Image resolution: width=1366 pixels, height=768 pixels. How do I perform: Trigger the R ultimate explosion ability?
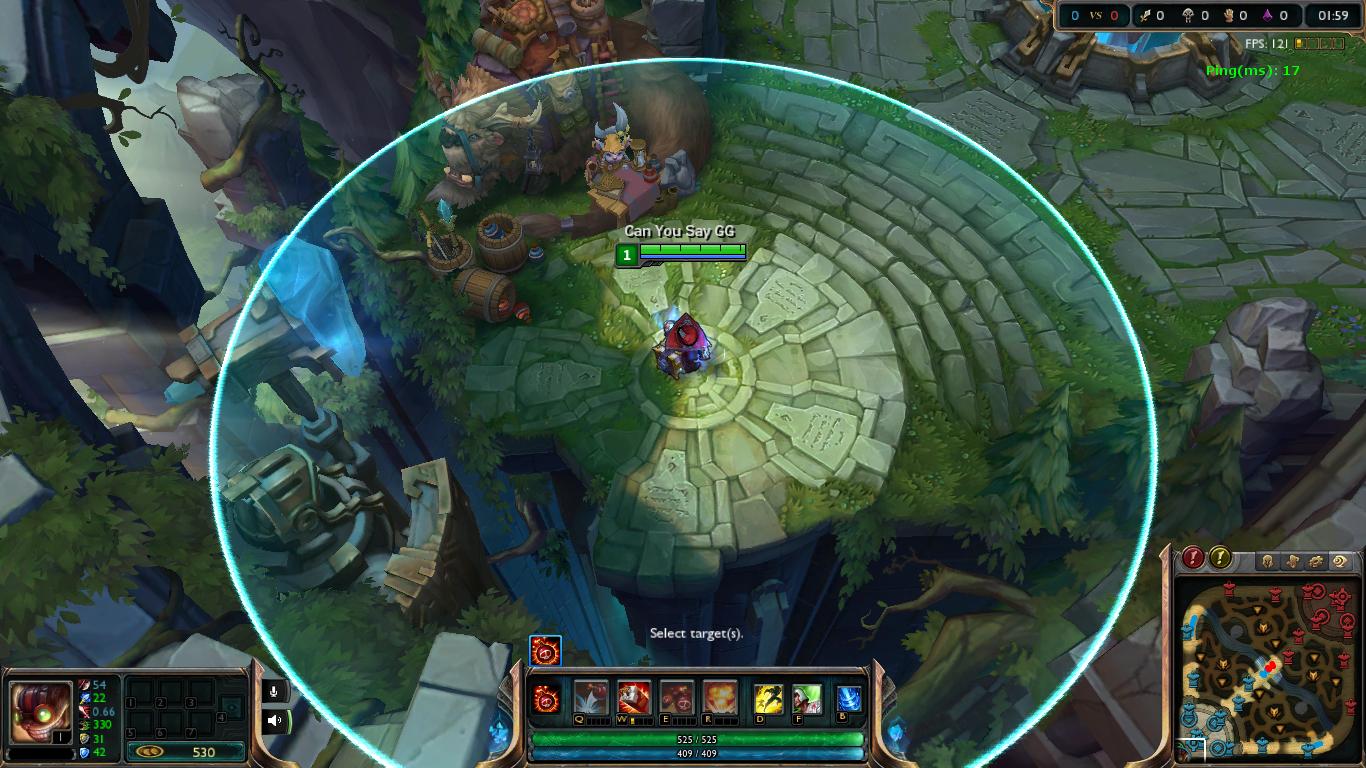[x=720, y=696]
